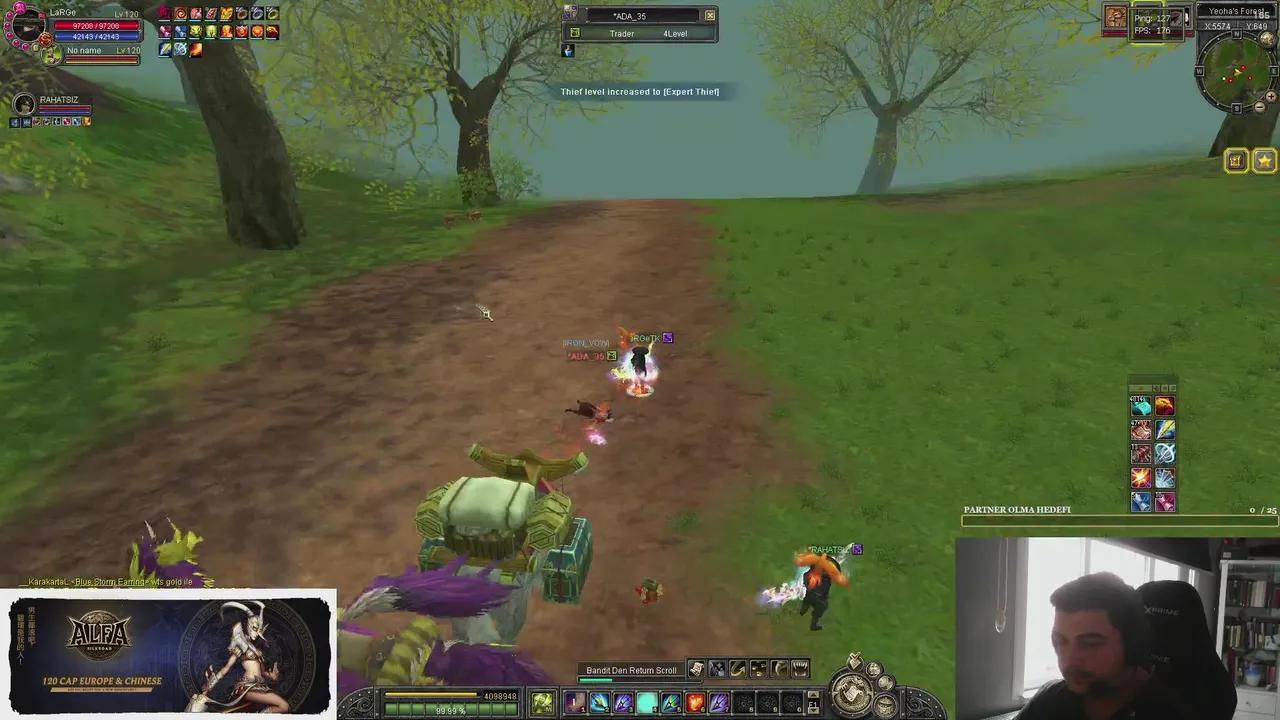
Task: Select the fire skill in hotbar slot 6
Action: pyautogui.click(x=695, y=703)
